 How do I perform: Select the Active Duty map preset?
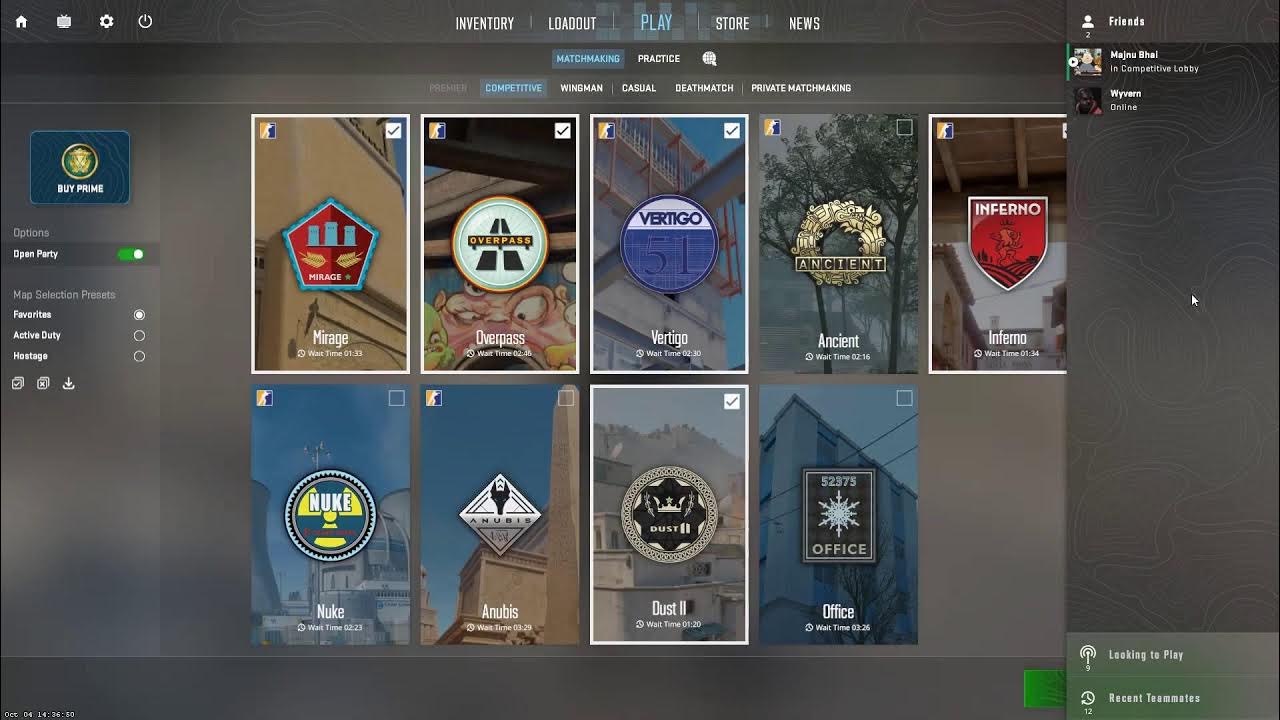click(139, 336)
